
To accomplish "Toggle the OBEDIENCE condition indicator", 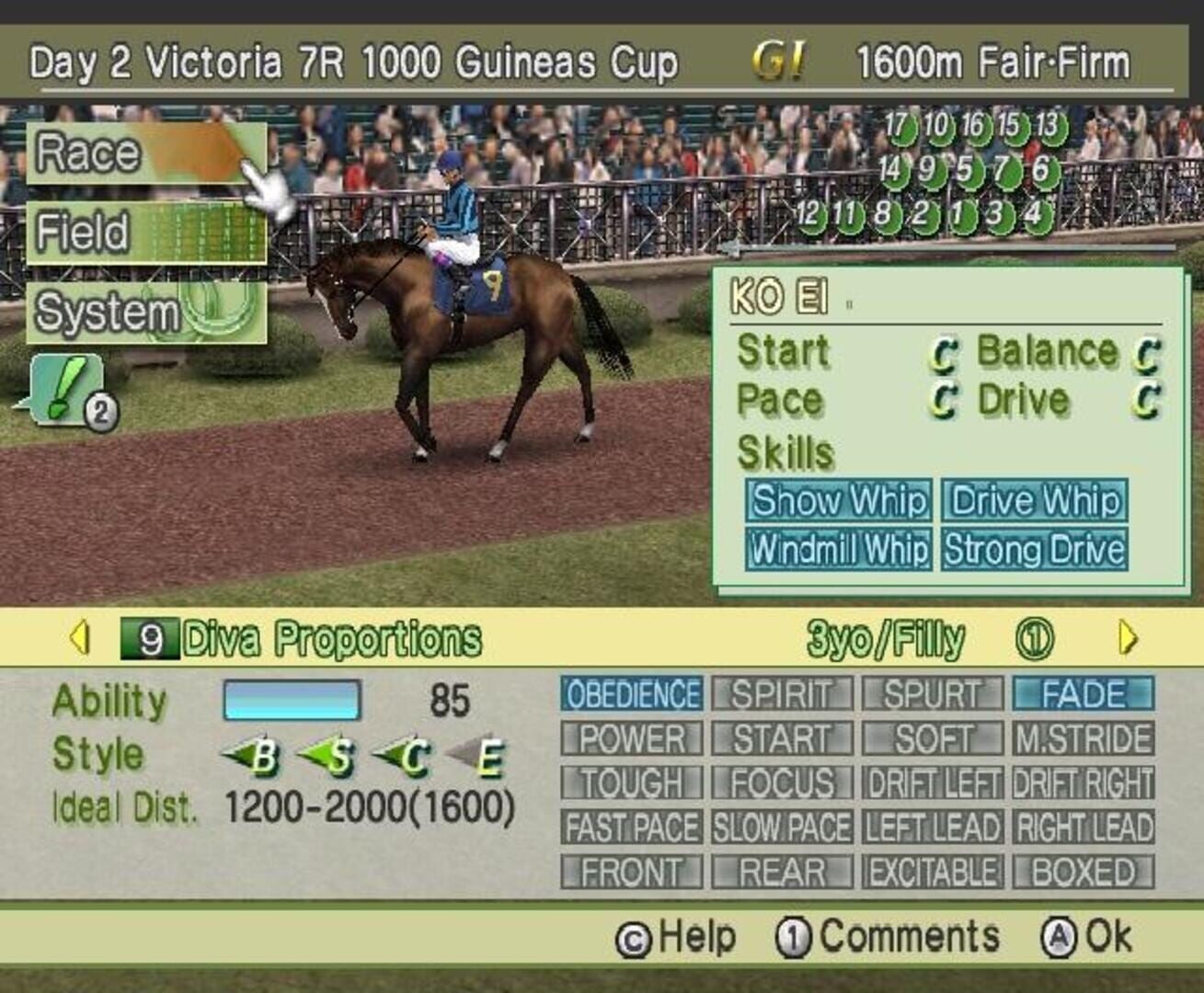I will pos(635,693).
